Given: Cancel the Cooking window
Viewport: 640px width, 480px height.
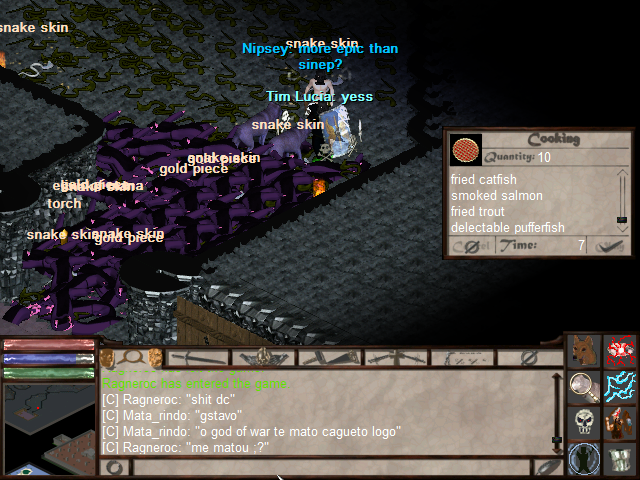Looking at the screenshot, I should tap(471, 245).
